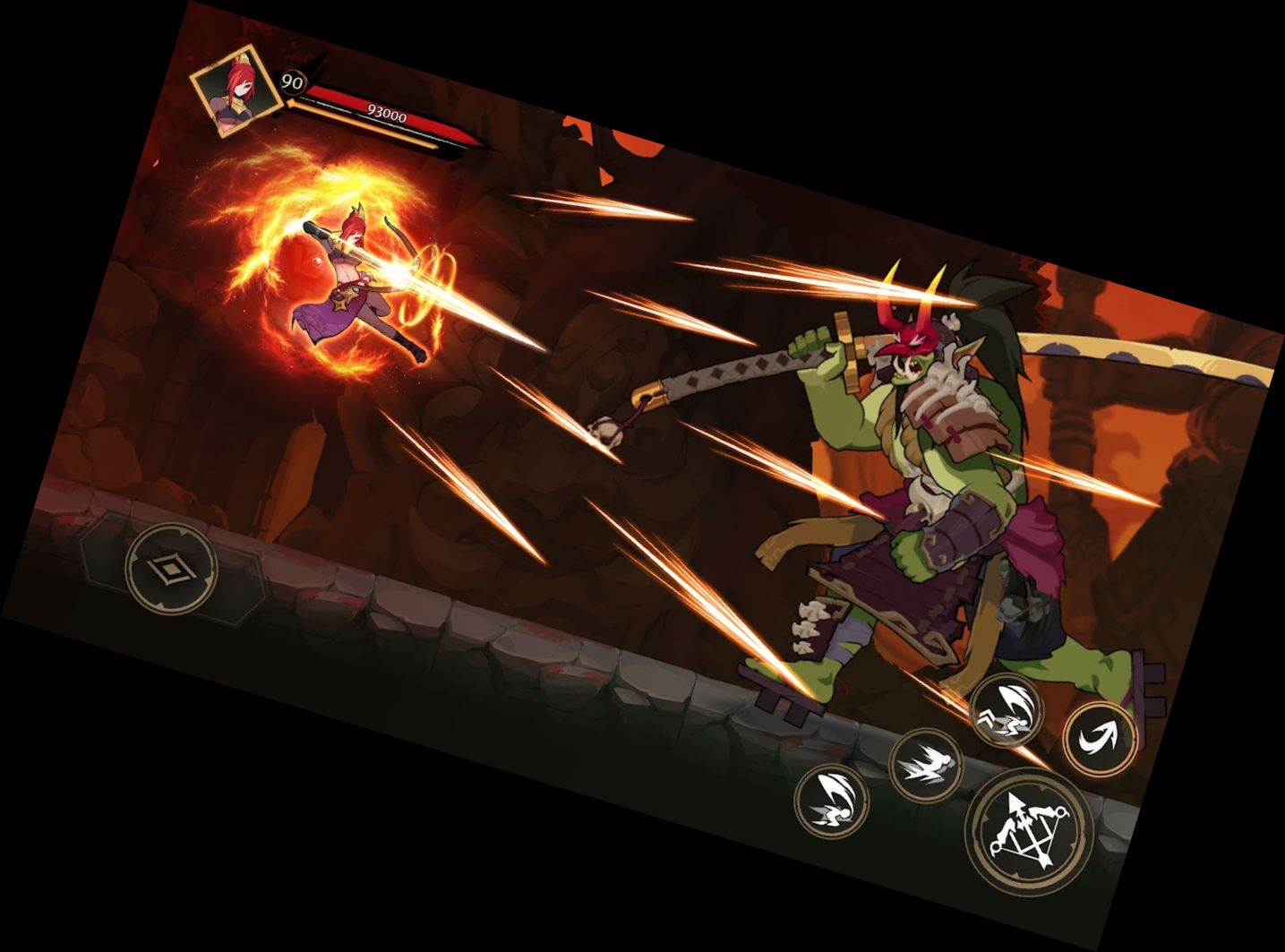Tap the 93000 health value text
1285x952 pixels.
(x=387, y=112)
